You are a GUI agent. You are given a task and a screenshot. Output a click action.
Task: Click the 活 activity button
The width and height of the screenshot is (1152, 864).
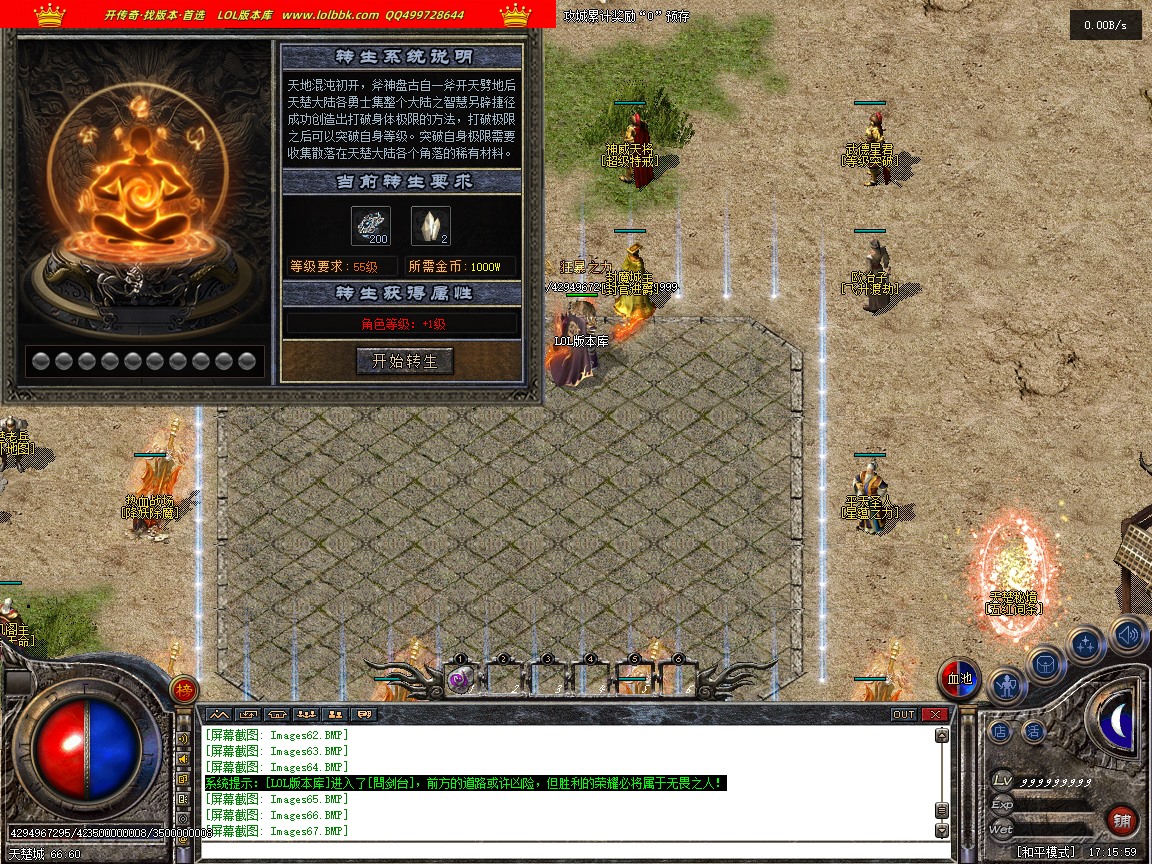coord(1033,732)
